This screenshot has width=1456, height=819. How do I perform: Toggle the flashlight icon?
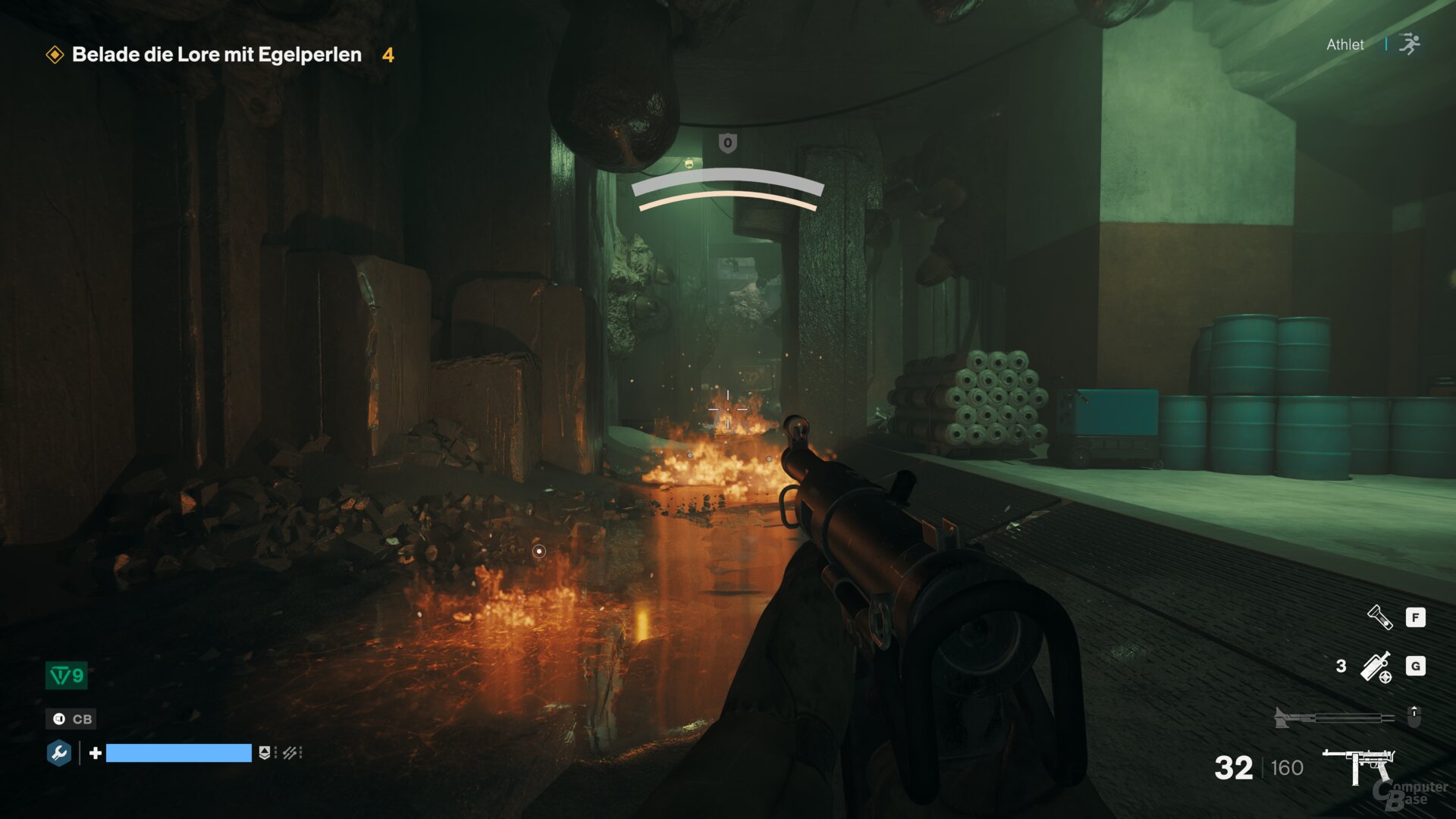tap(1379, 617)
